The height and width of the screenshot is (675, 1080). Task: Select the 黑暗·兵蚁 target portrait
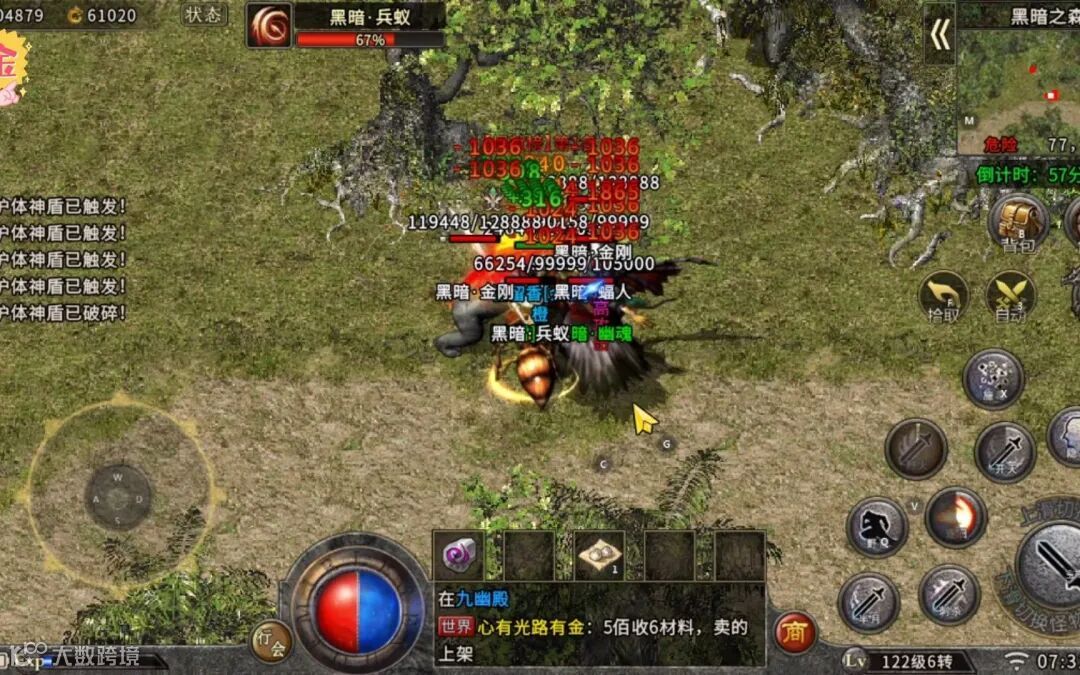tap(269, 25)
